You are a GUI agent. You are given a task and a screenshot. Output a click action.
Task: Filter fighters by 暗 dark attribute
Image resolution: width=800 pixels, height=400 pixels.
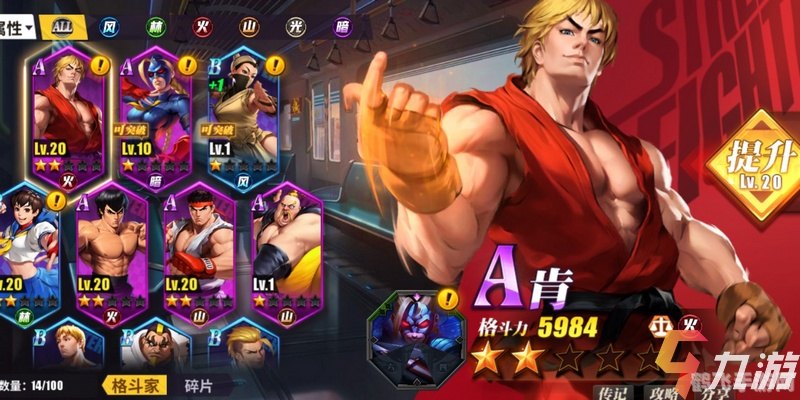tap(340, 27)
